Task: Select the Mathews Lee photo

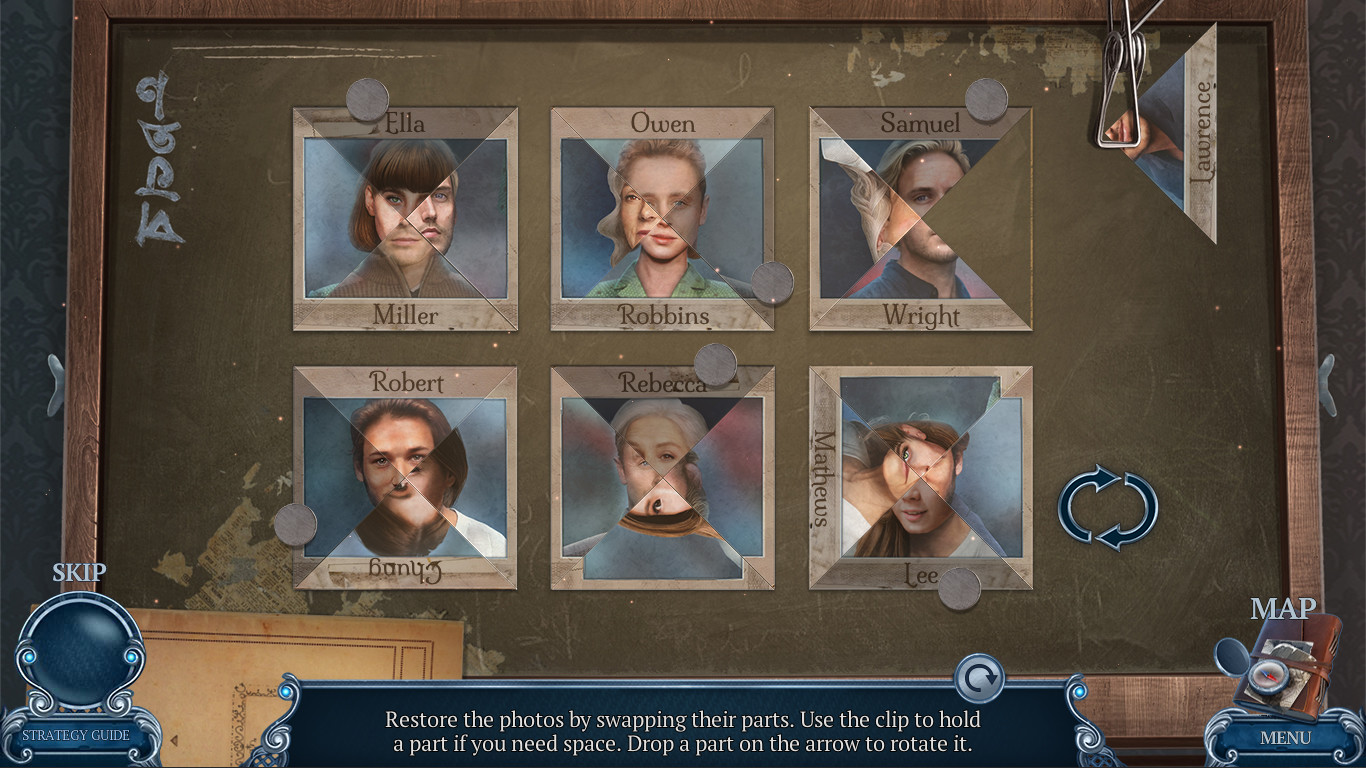Action: click(x=920, y=477)
